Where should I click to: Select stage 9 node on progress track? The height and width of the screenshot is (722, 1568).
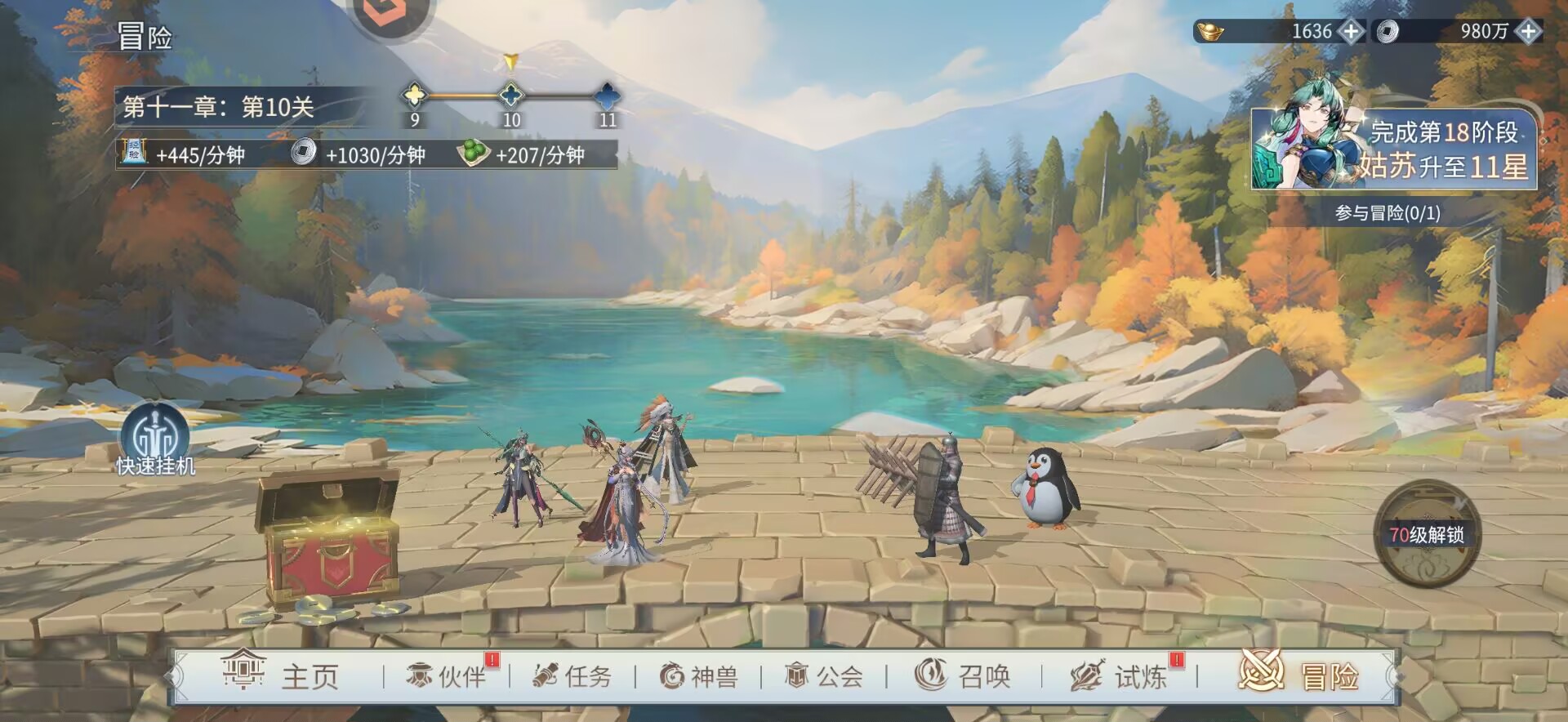[415, 96]
